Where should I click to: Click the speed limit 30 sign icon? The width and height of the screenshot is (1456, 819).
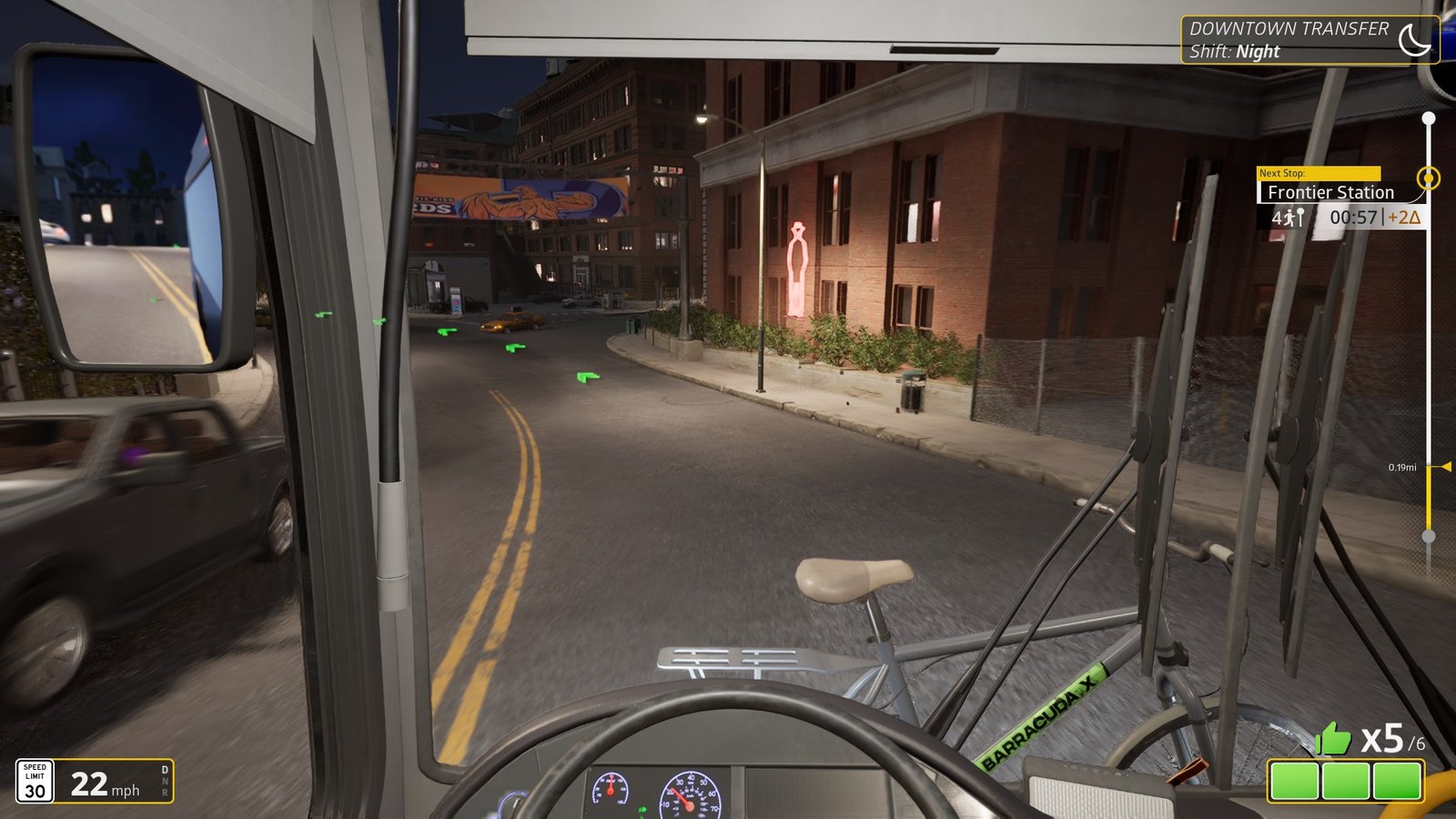pos(35,782)
